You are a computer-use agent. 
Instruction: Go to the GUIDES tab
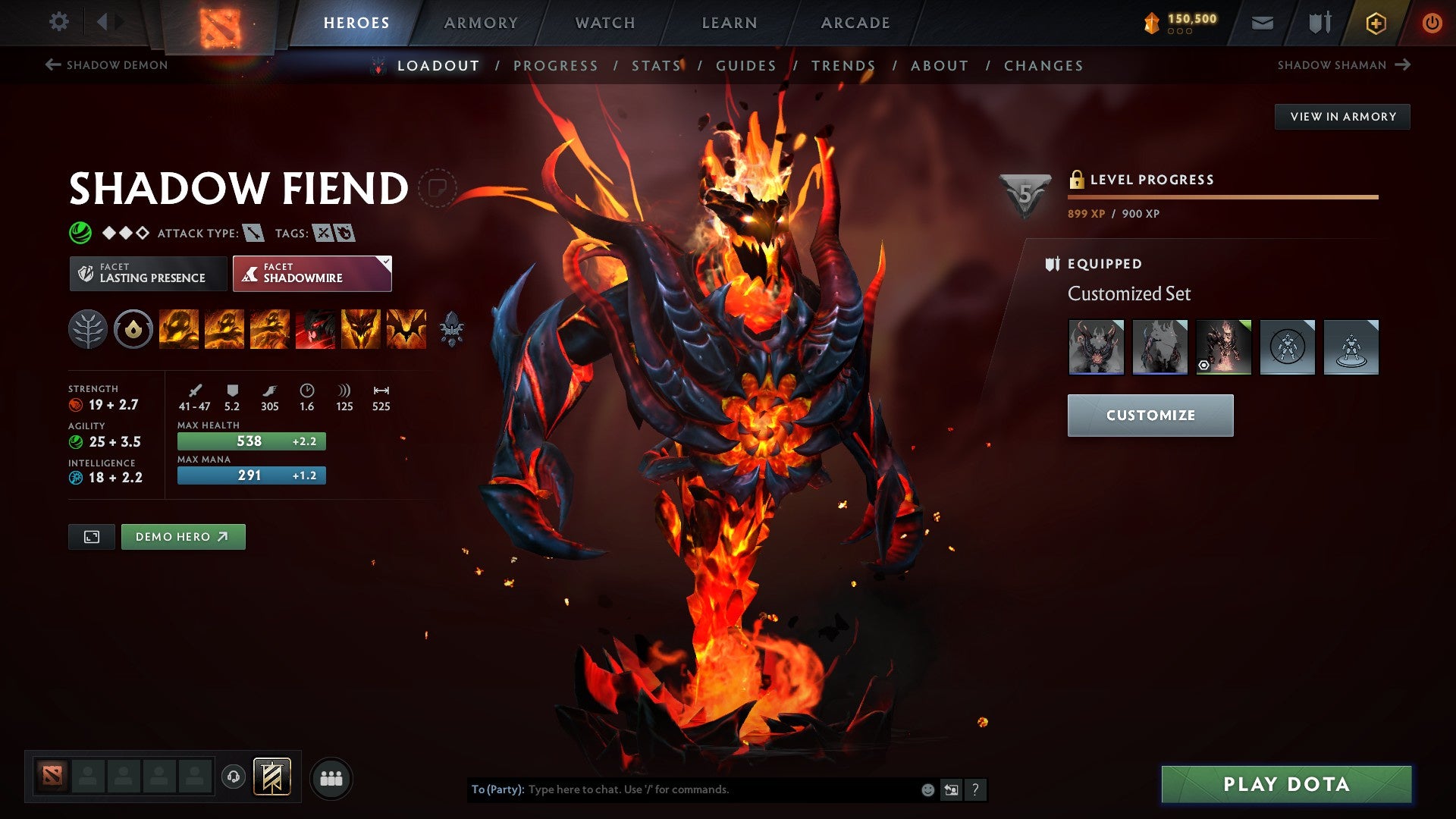pyautogui.click(x=745, y=65)
